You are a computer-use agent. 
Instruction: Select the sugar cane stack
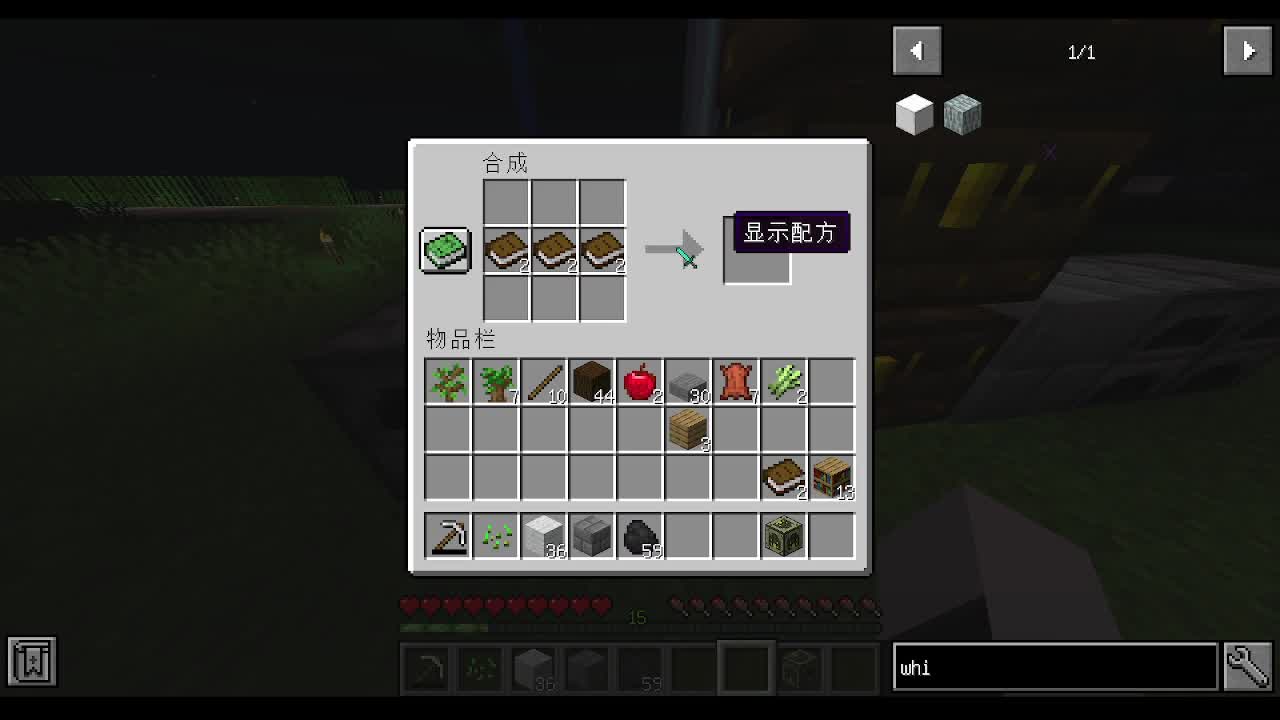(x=783, y=380)
